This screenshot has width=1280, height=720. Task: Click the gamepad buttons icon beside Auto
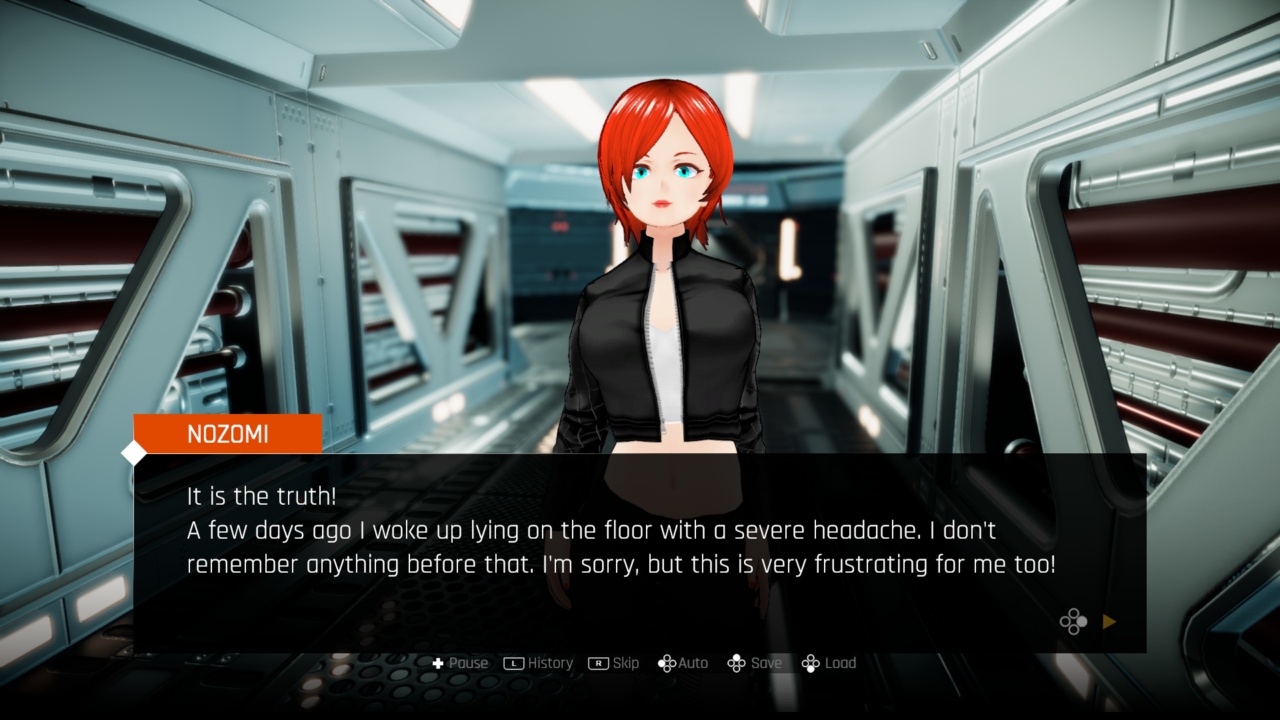tap(667, 662)
